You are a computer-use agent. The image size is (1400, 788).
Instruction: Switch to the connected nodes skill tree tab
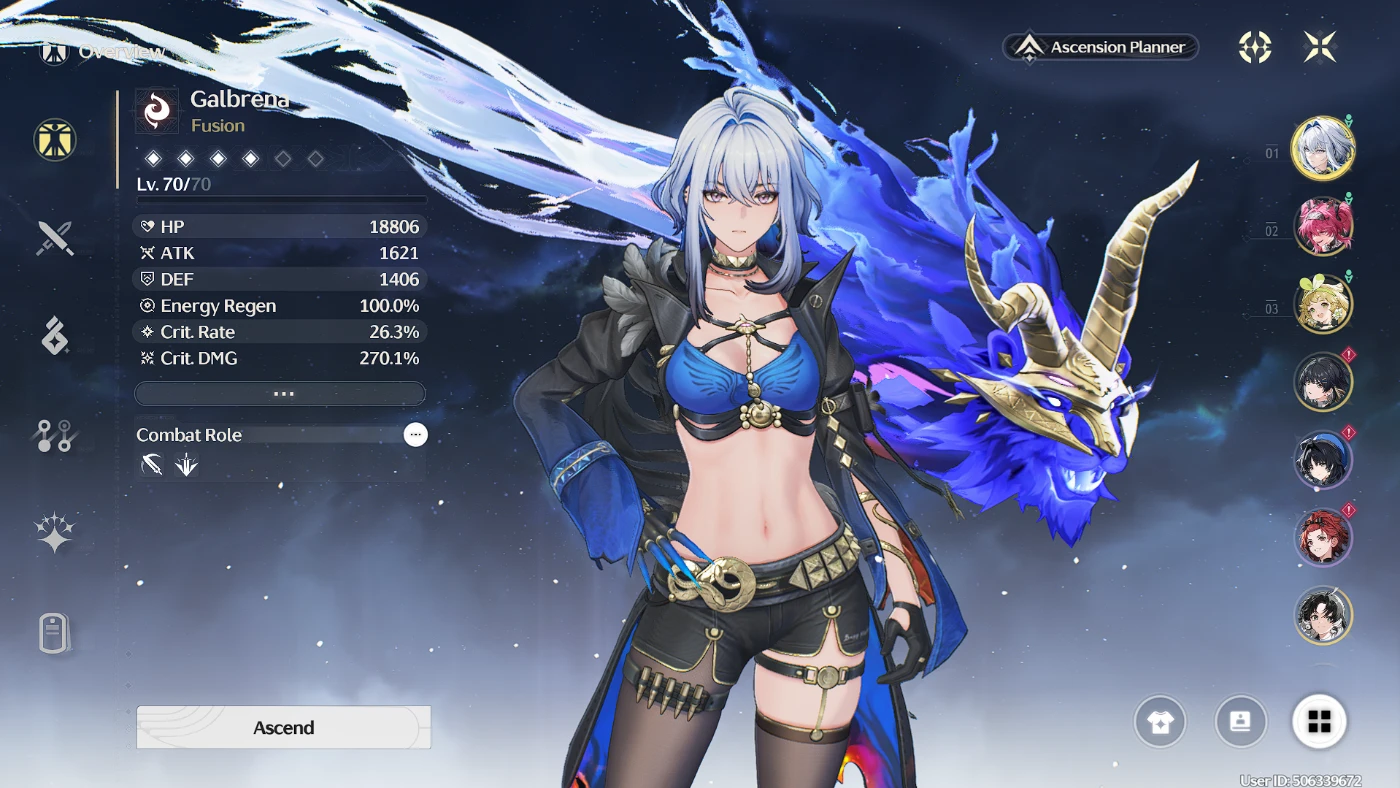(55, 435)
